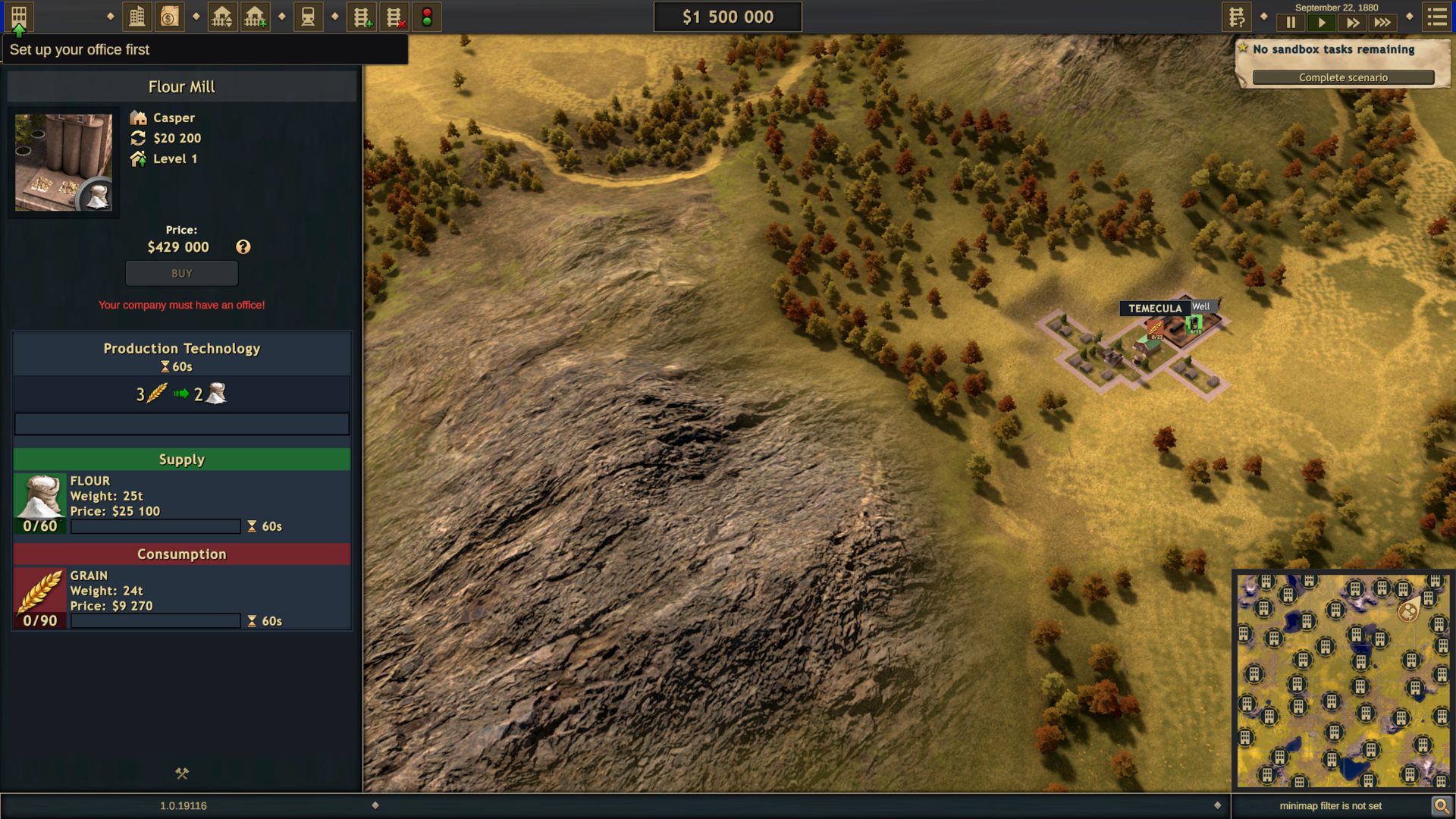The image size is (1456, 819).
Task: Activate the add track tool
Action: pos(362,17)
